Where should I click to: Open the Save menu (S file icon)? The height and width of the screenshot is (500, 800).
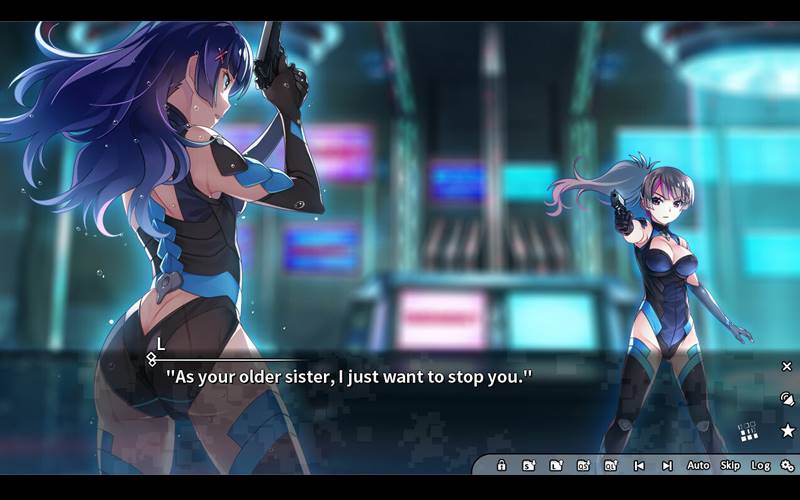(528, 466)
